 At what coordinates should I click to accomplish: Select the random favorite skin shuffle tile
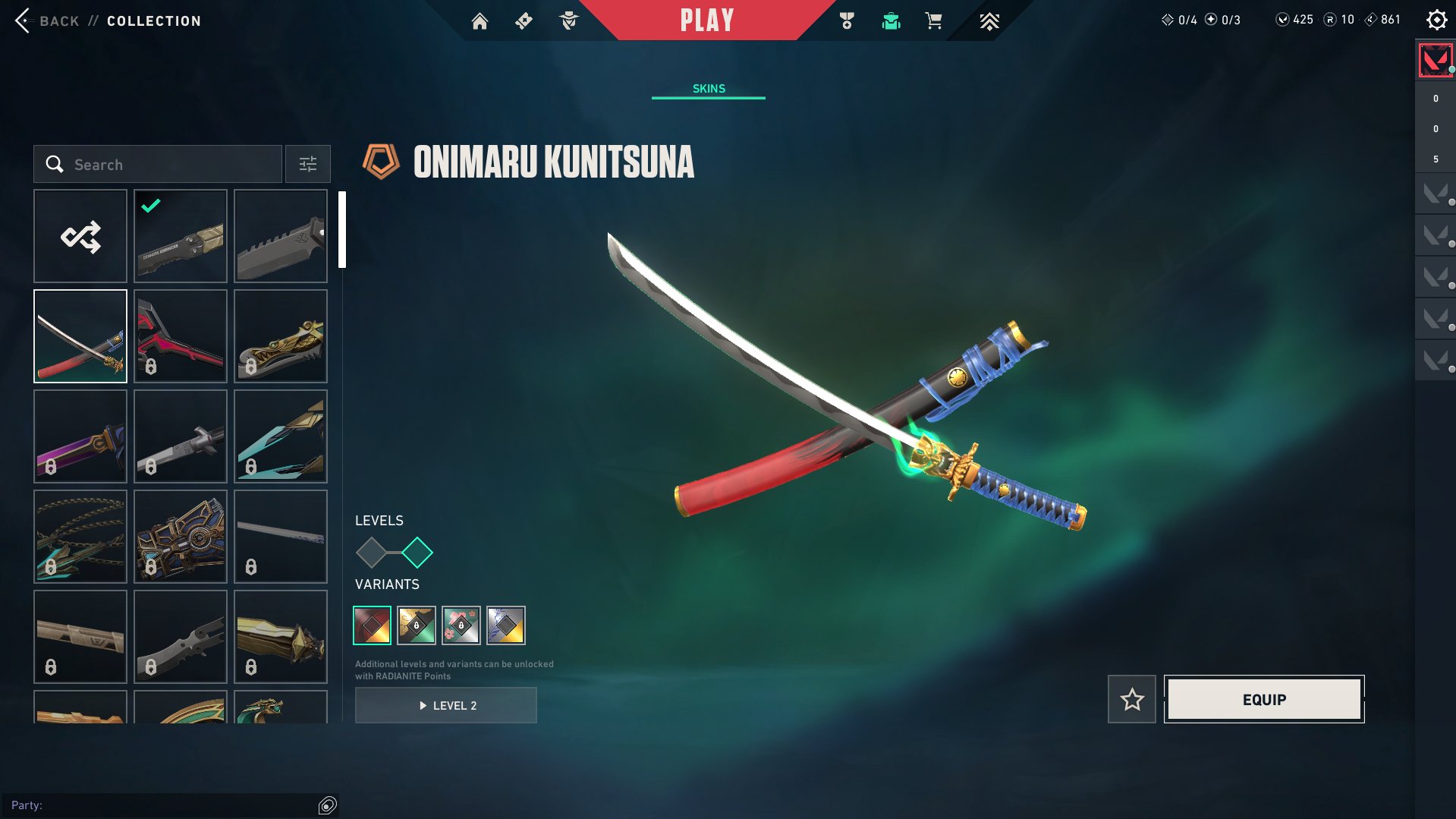[x=80, y=236]
